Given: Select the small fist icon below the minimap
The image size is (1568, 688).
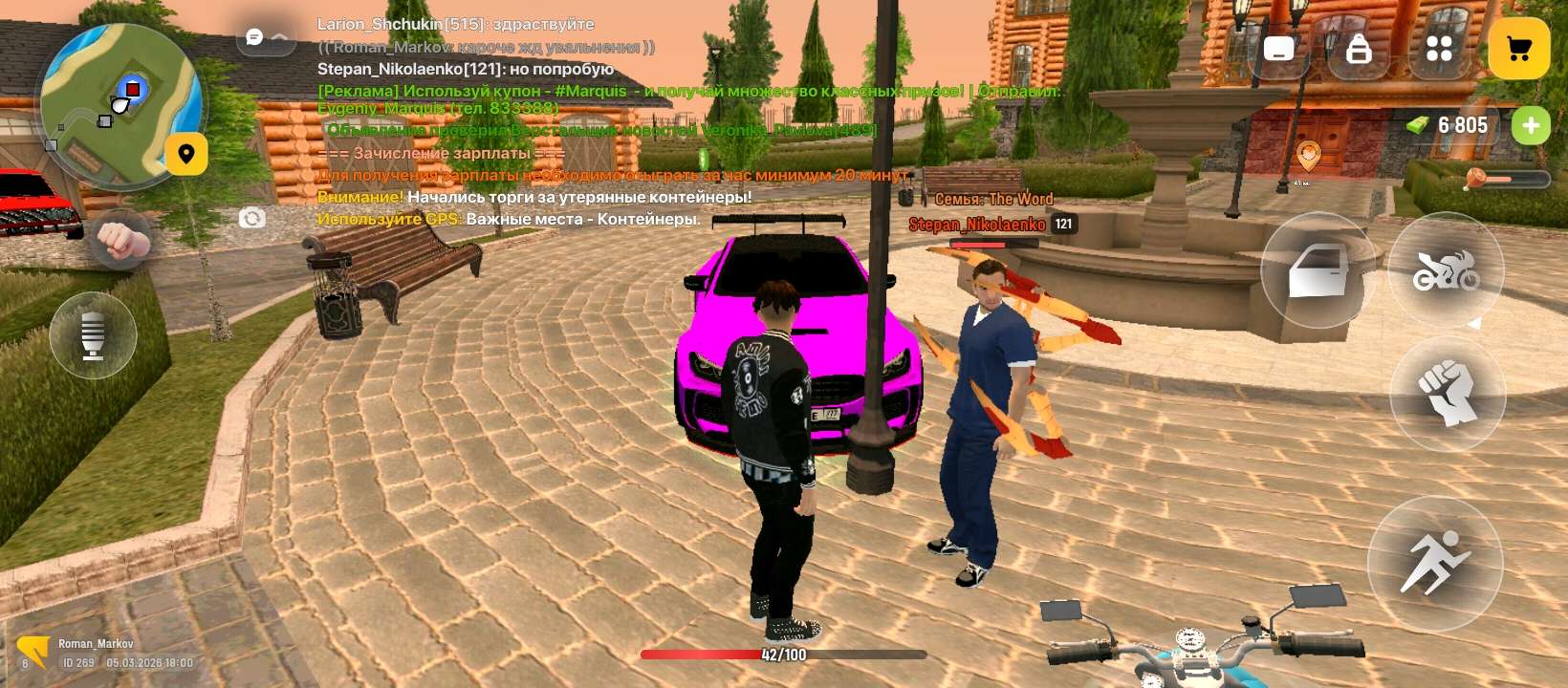Looking at the screenshot, I should click(x=120, y=240).
